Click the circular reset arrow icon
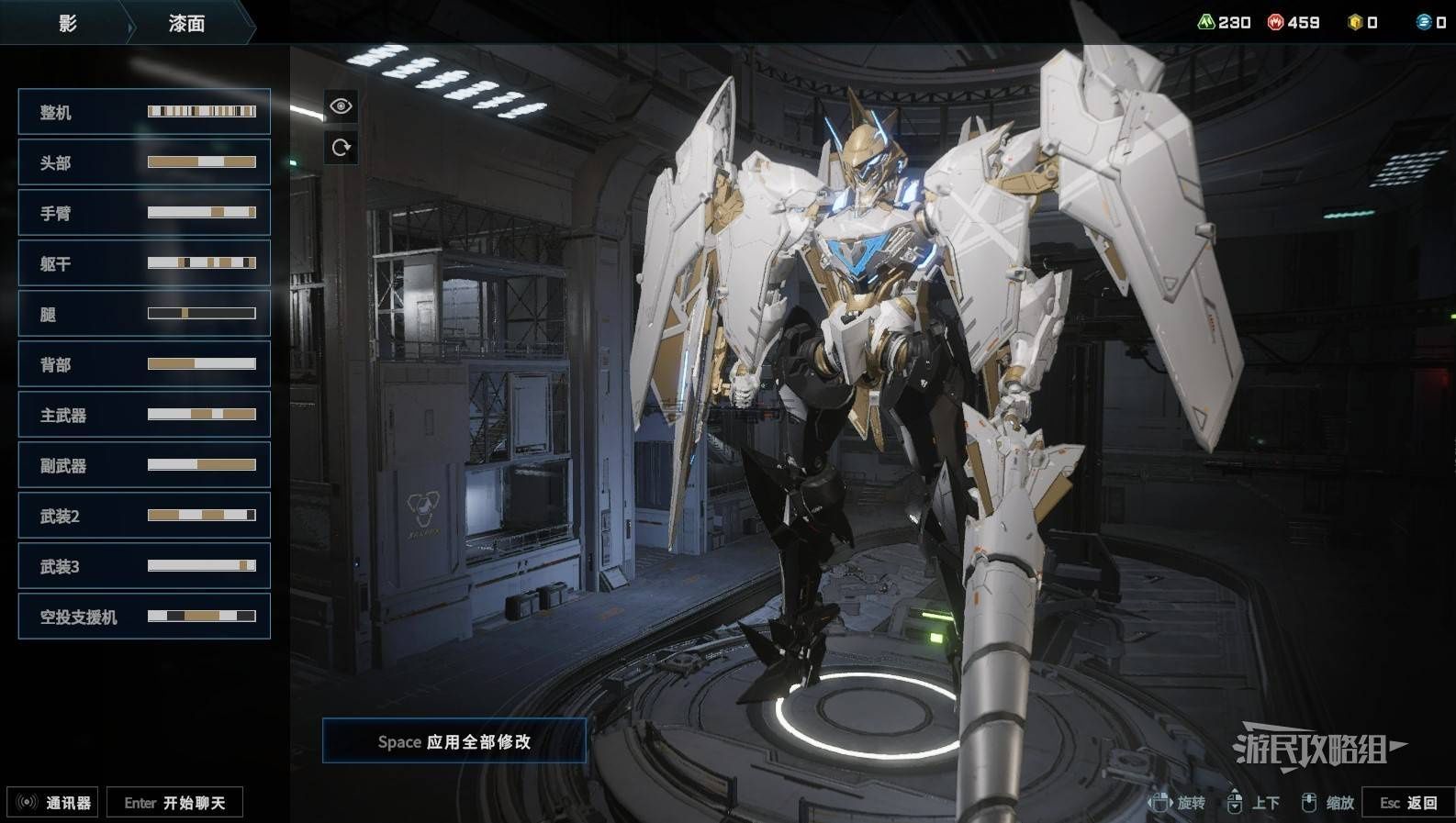The width and height of the screenshot is (1456, 823). coord(341,148)
